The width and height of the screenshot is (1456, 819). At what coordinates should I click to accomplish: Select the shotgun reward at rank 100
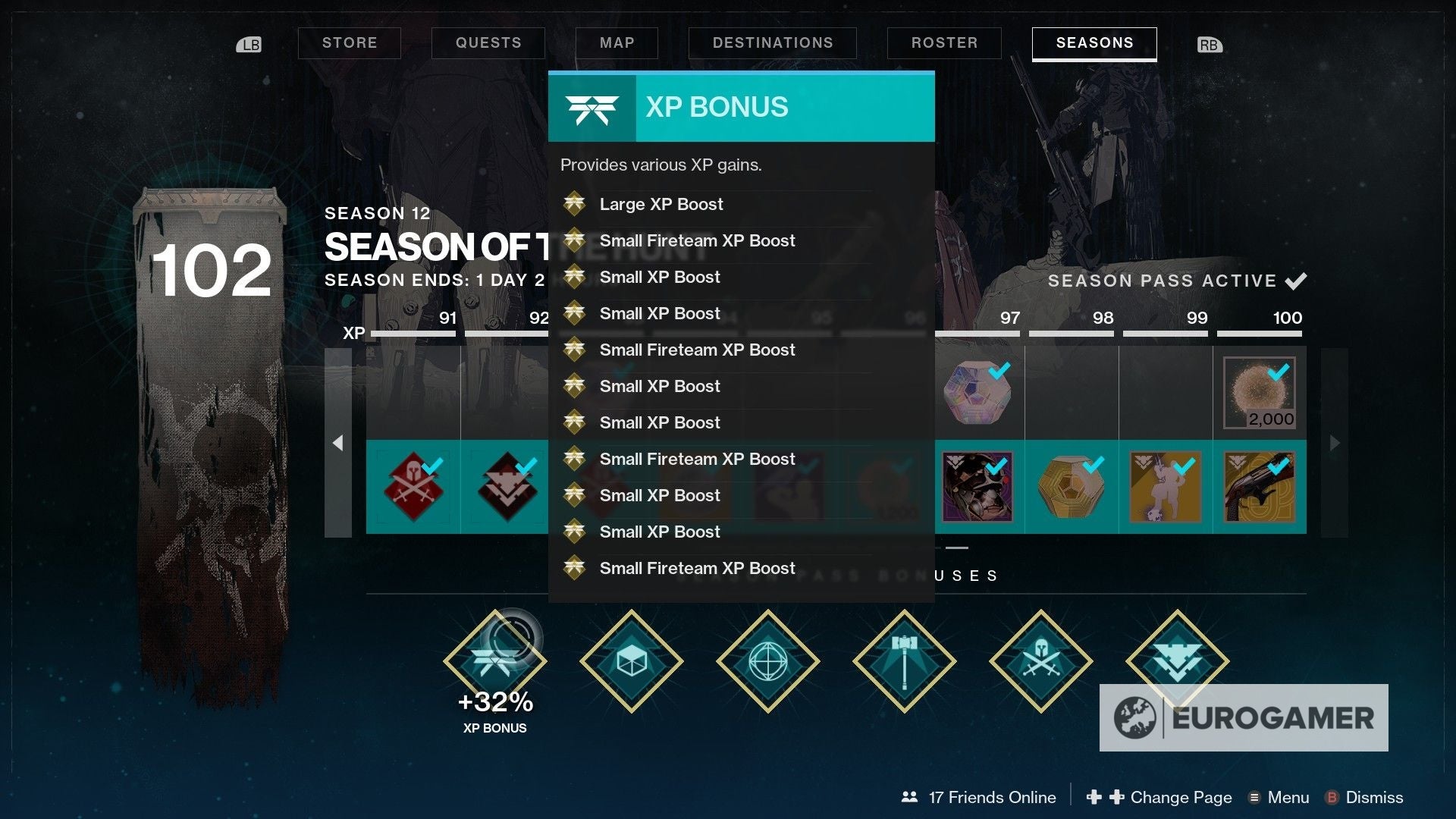[1259, 486]
